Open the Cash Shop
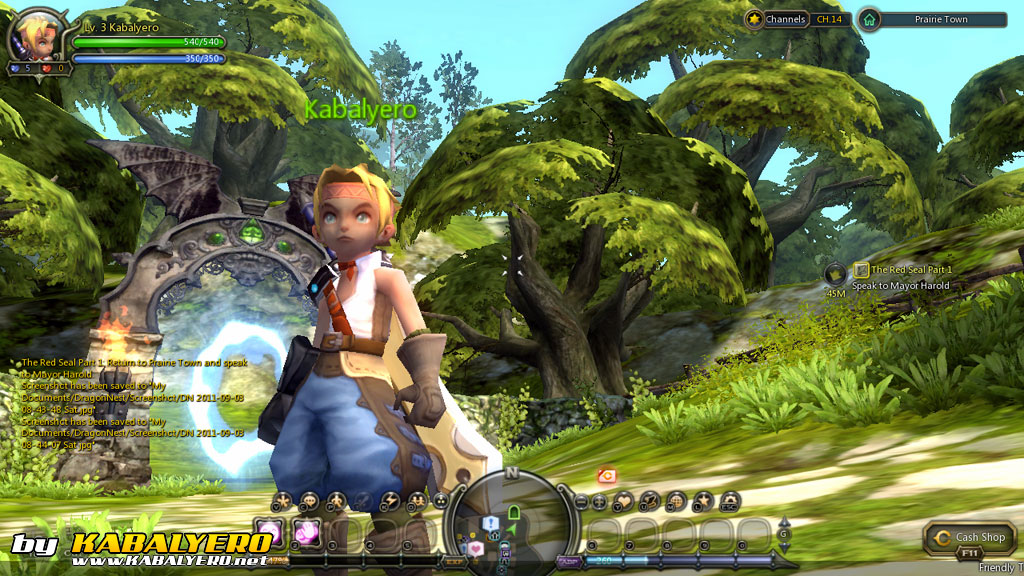This screenshot has height=576, width=1024. point(971,537)
